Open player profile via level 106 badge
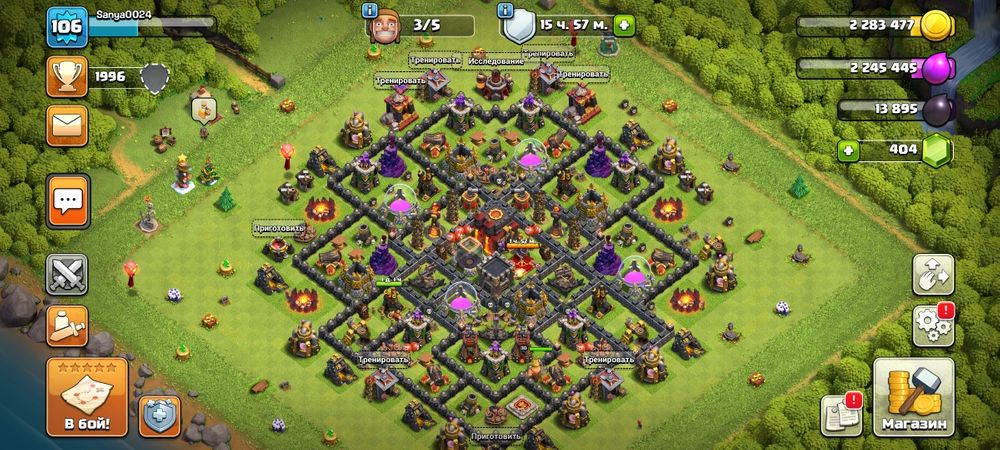 coord(64,26)
